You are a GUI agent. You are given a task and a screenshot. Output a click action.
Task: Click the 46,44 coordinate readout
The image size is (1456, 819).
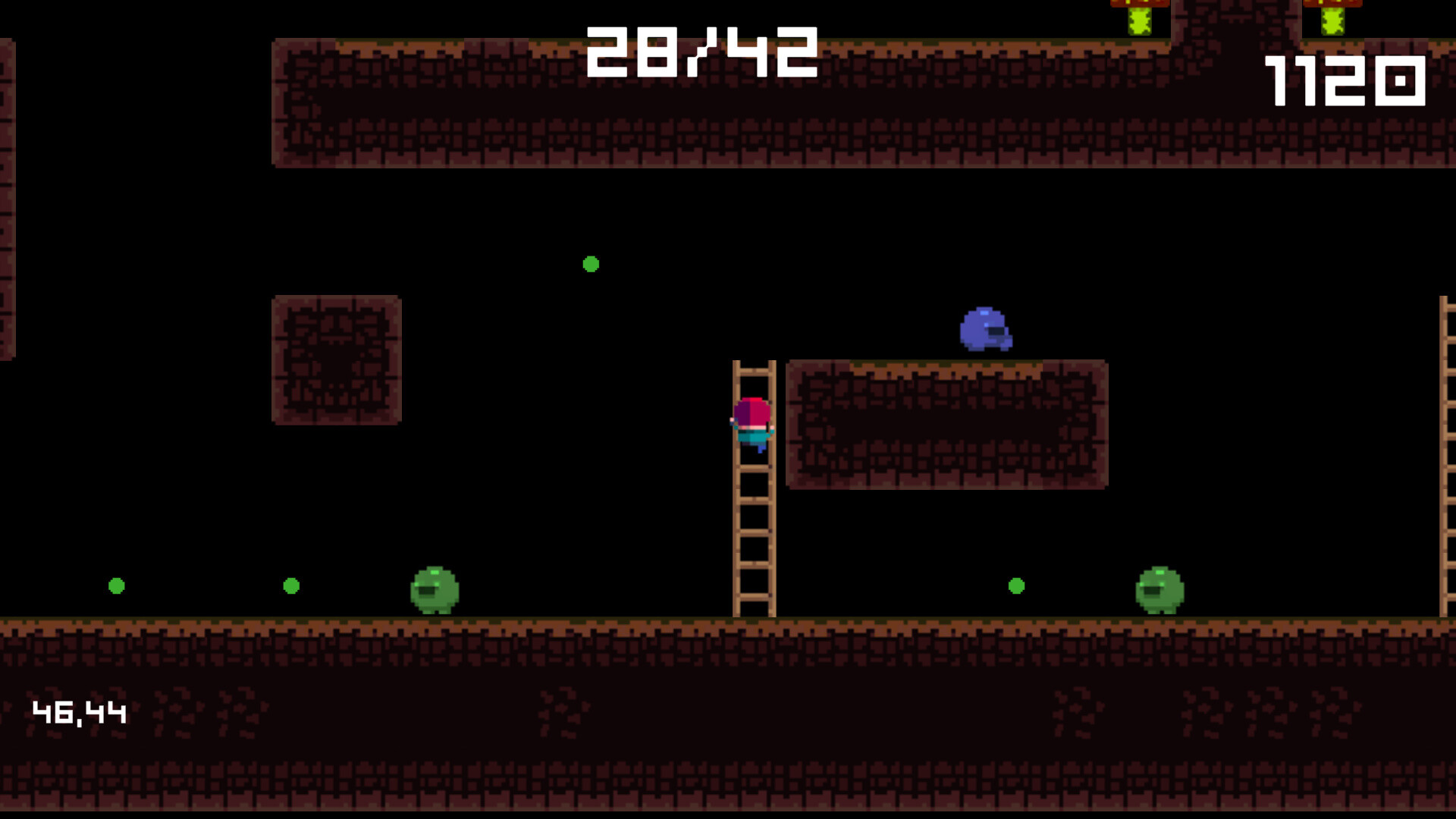pyautogui.click(x=80, y=711)
